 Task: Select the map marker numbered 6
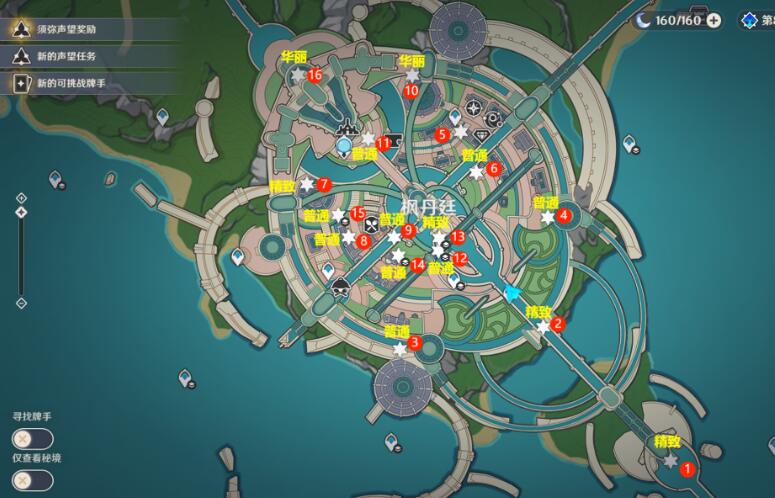[493, 169]
